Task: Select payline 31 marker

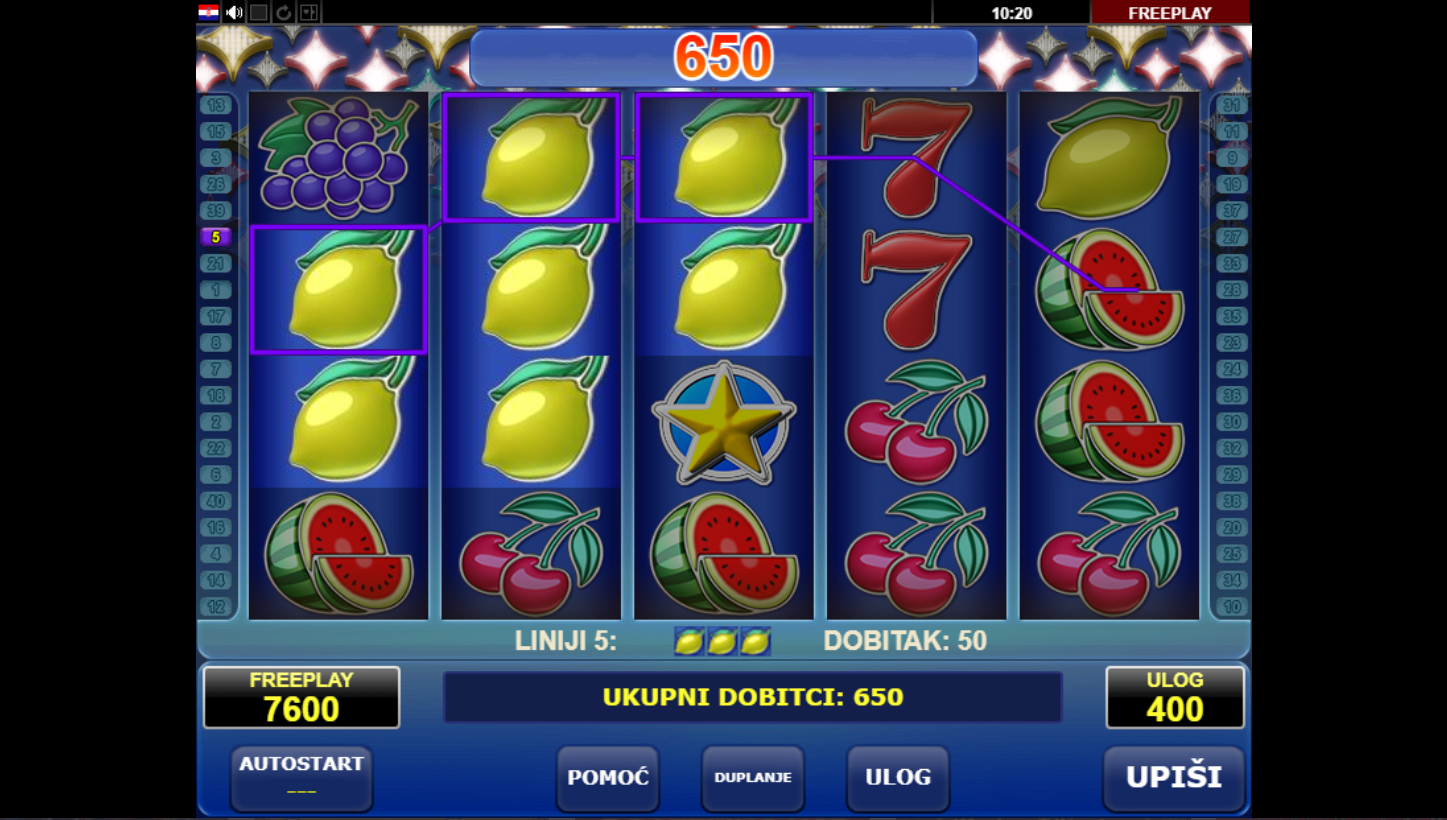Action: tap(1232, 105)
